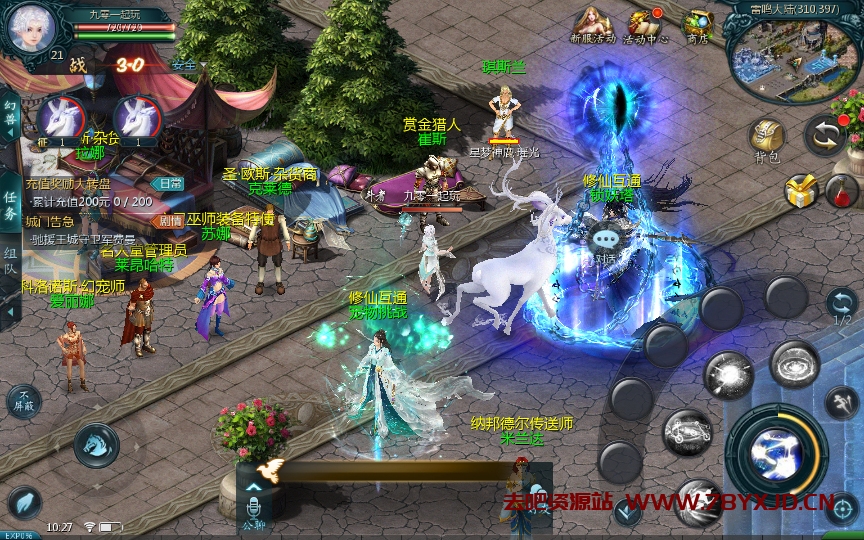Viewport: 864px width, 540px height.
Task: Use the red potion flask
Action: (x=842, y=189)
